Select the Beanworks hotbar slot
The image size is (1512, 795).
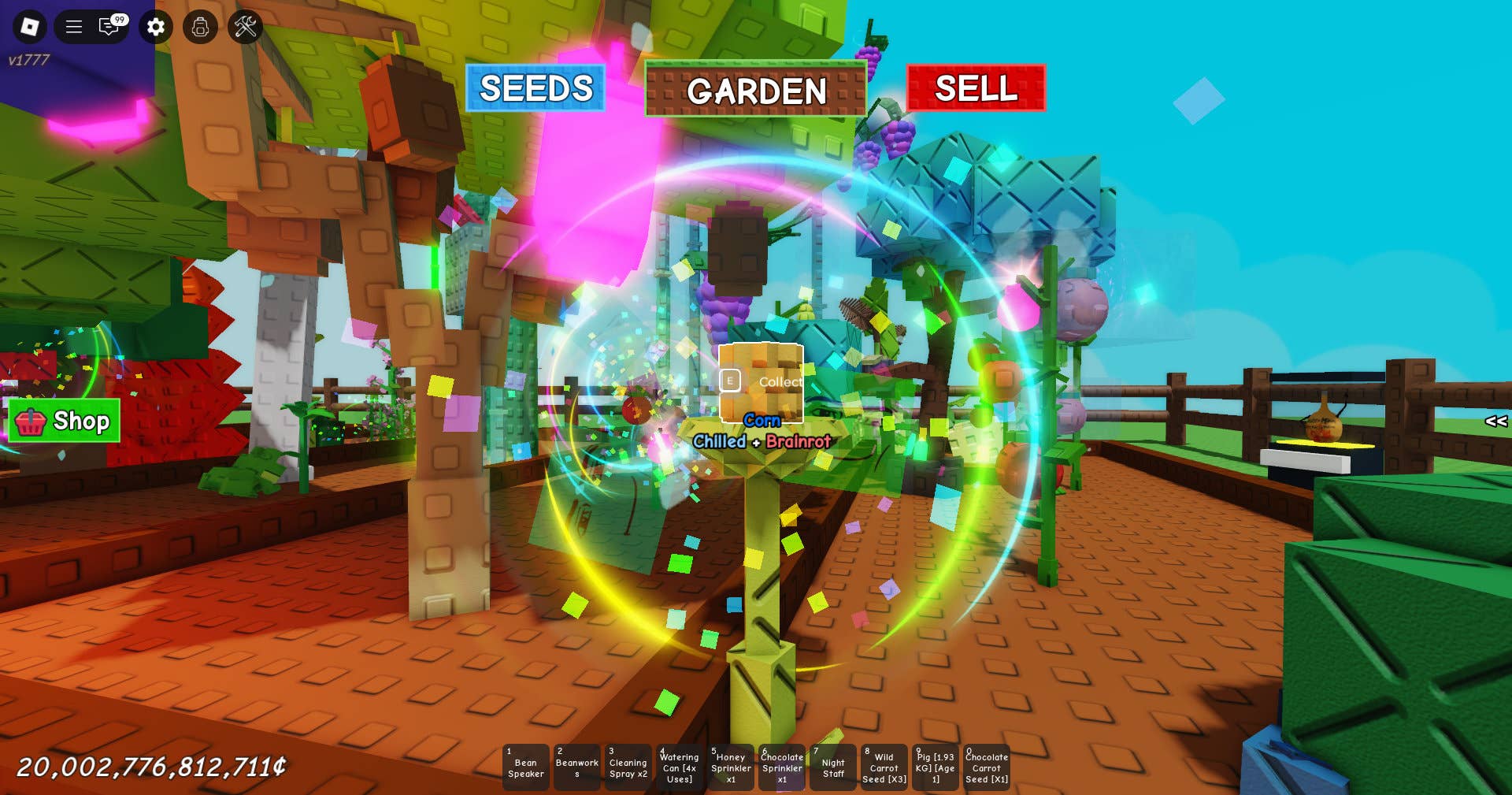coord(576,767)
